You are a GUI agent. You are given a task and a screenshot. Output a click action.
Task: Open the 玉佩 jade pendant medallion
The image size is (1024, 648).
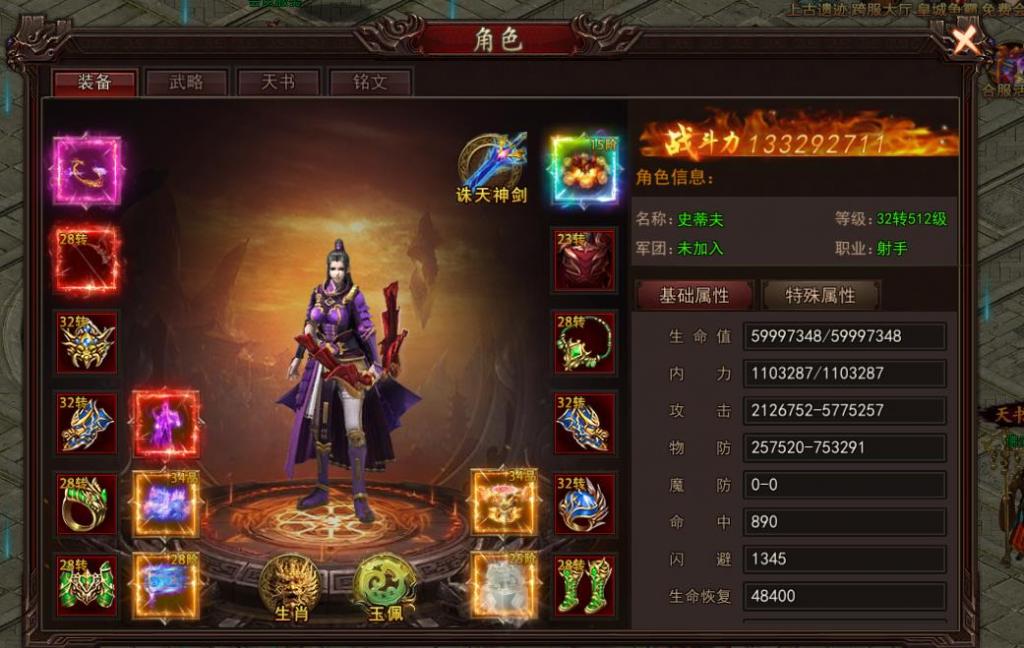(x=384, y=585)
